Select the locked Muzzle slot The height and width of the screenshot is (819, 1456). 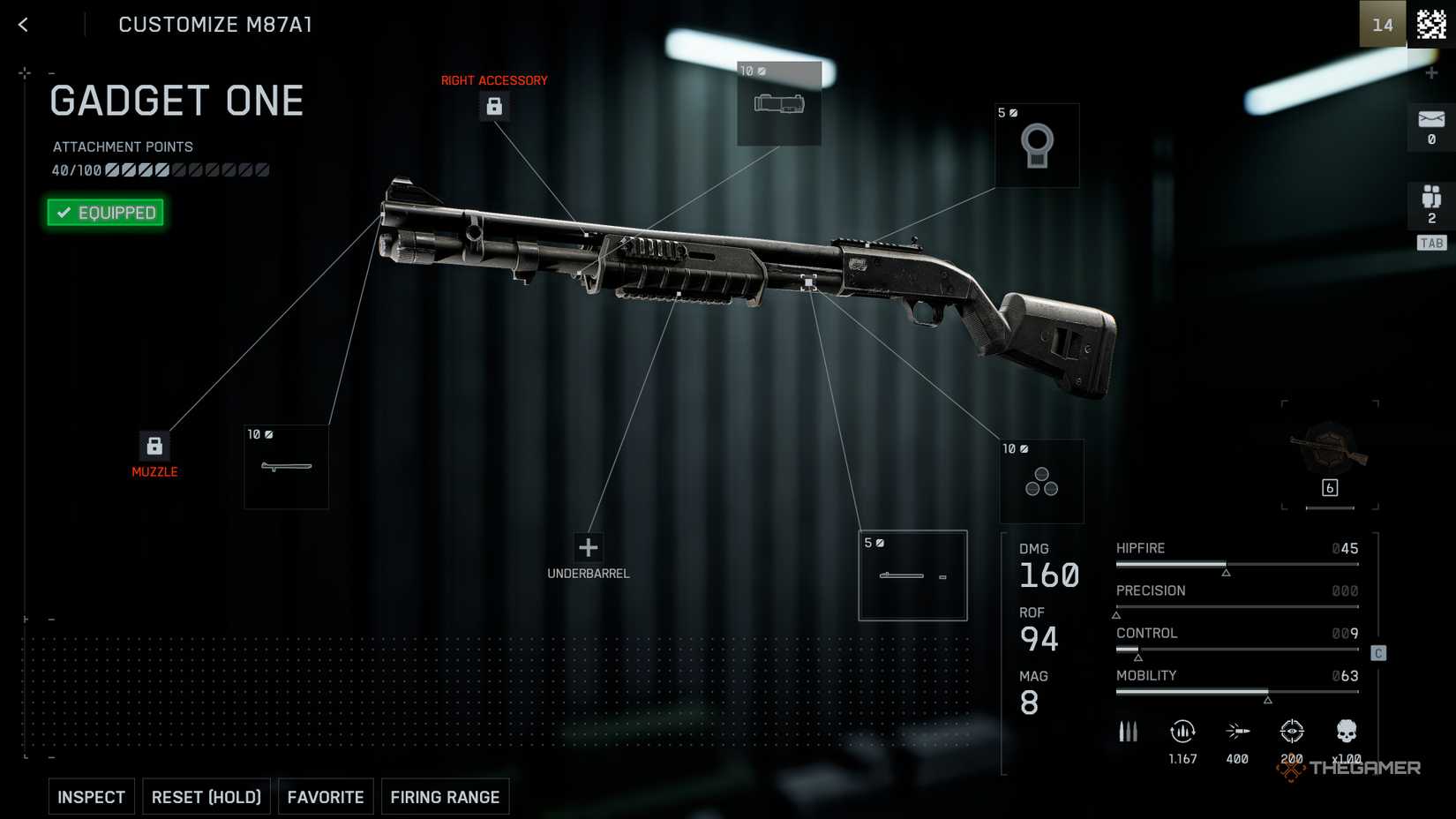[x=154, y=446]
